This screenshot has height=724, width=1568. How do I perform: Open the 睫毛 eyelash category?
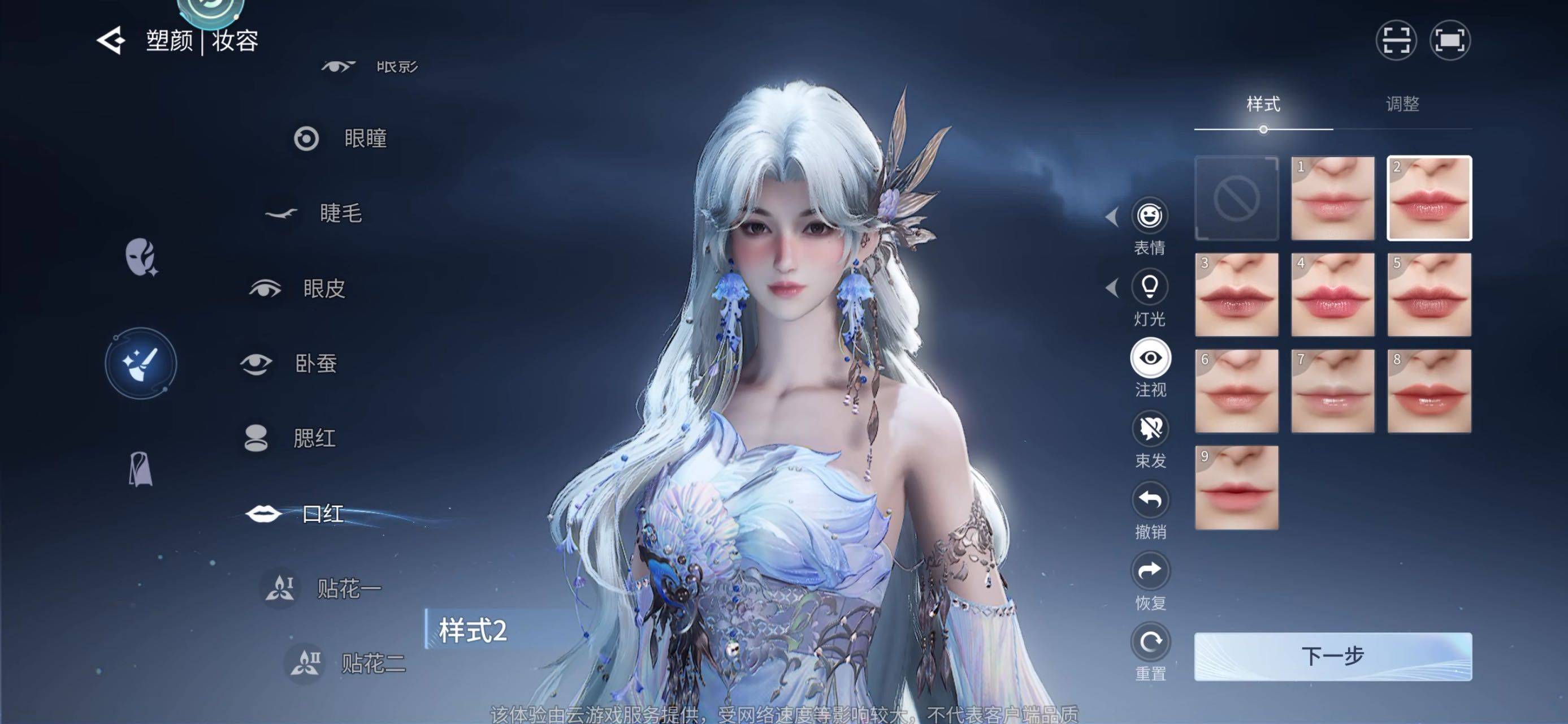340,213
